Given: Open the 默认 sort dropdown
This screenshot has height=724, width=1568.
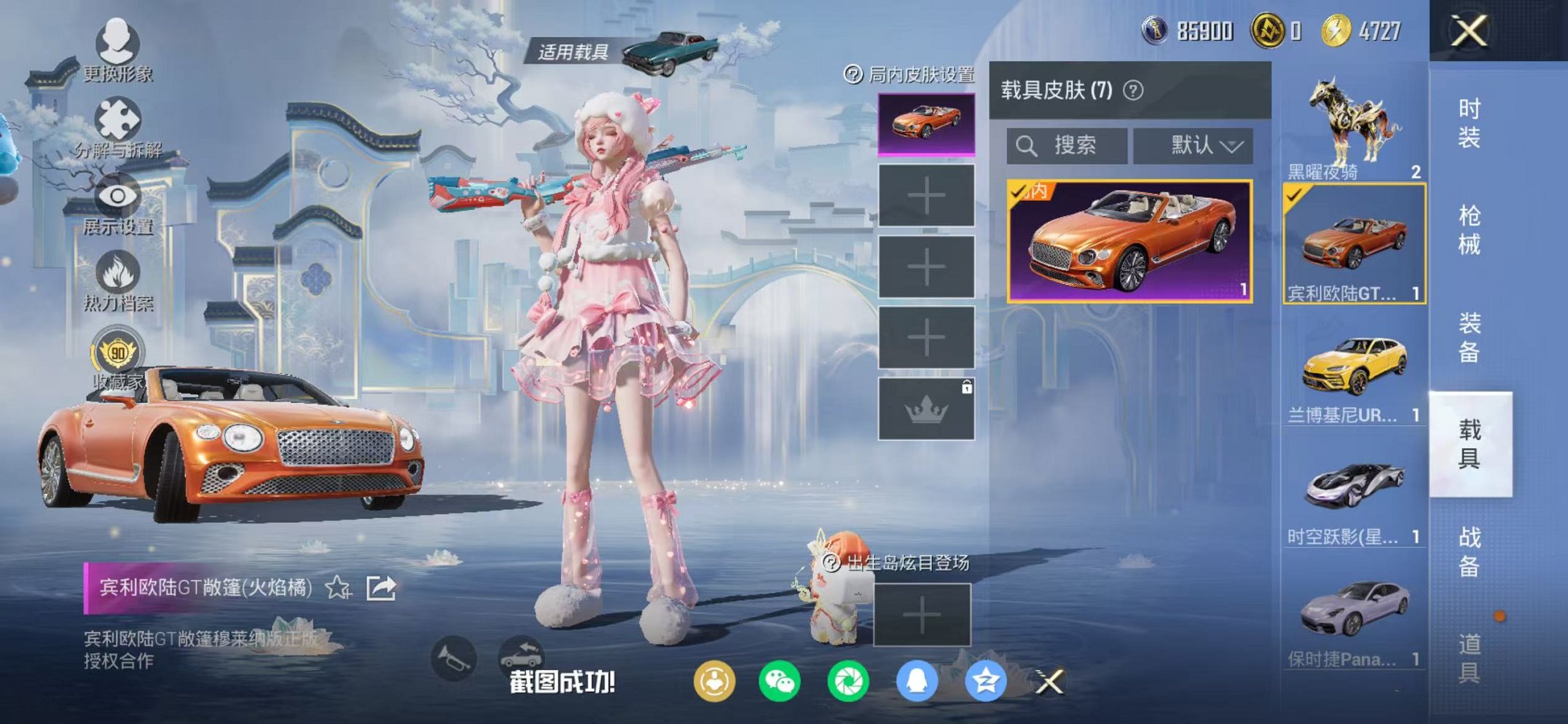Looking at the screenshot, I should click(1193, 144).
